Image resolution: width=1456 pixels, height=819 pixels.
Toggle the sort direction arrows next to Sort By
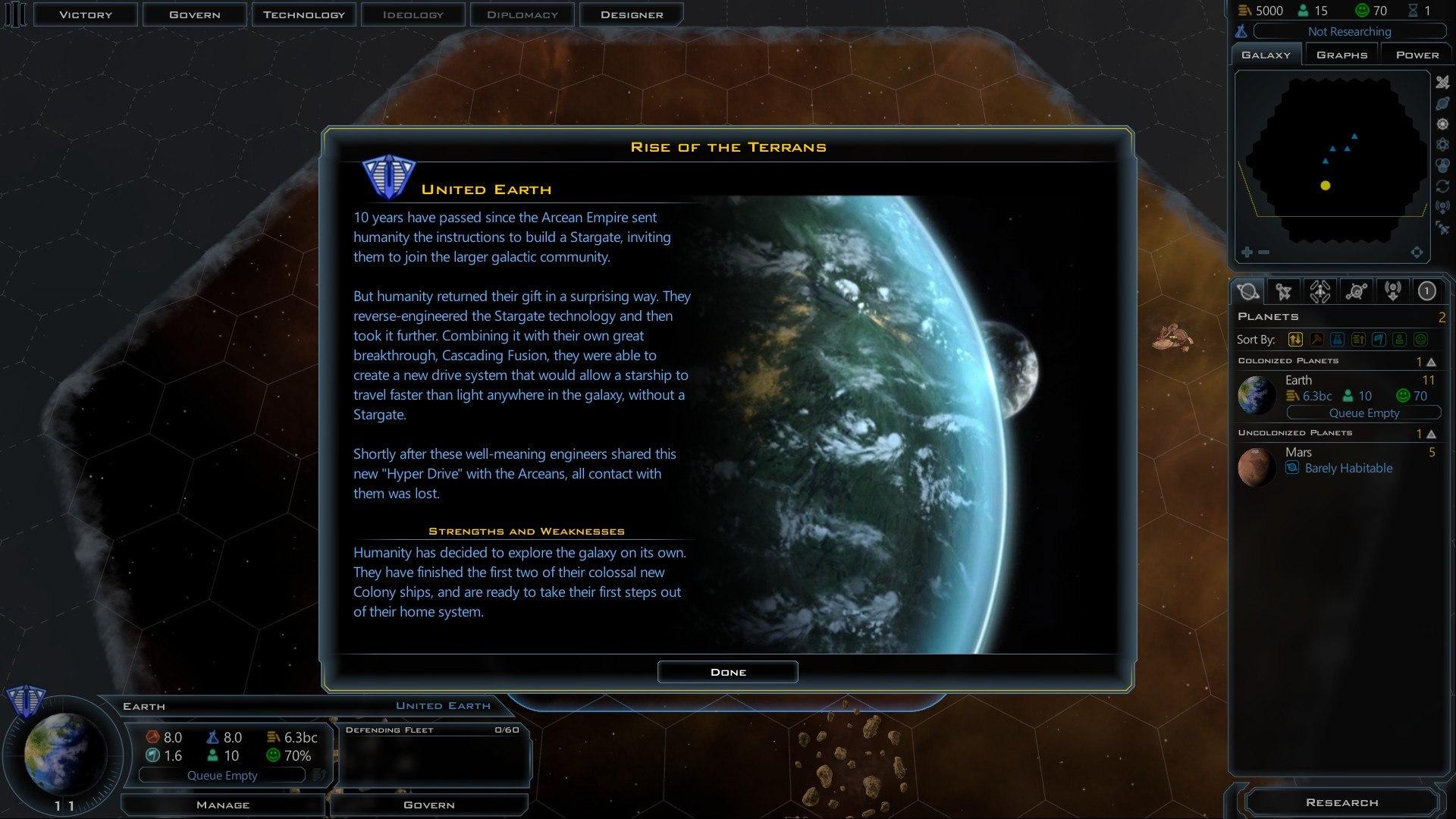coord(1295,339)
